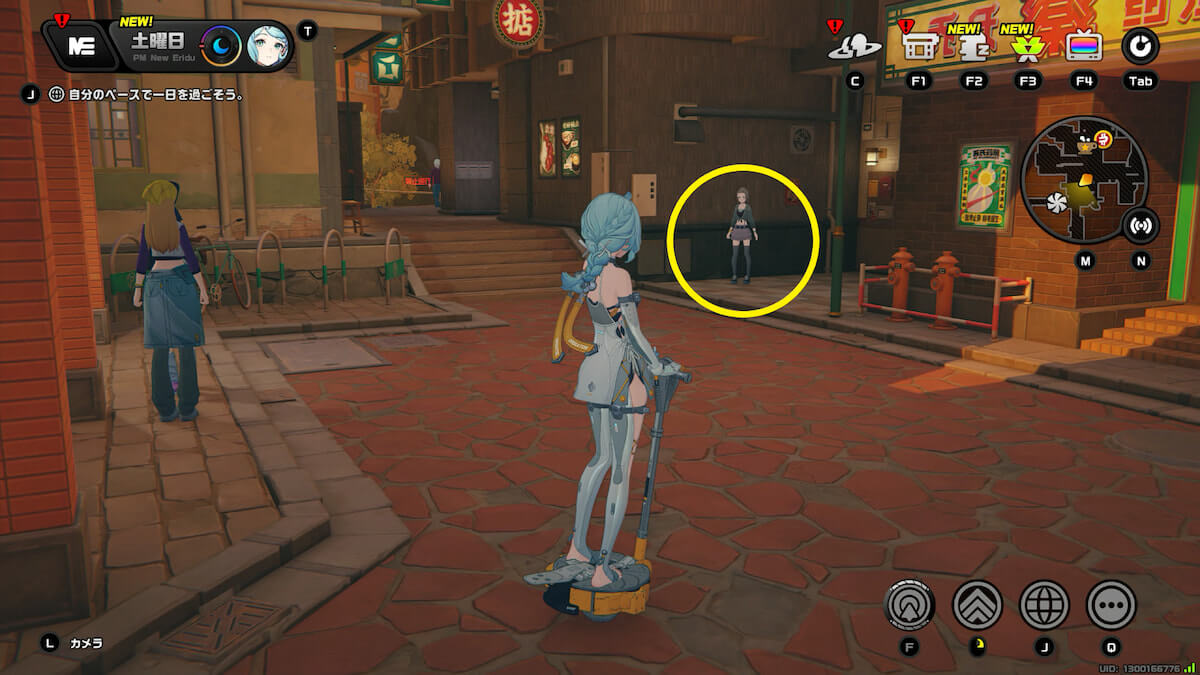Open the ringed planet icon menu
The image size is (1200, 675).
(855, 45)
